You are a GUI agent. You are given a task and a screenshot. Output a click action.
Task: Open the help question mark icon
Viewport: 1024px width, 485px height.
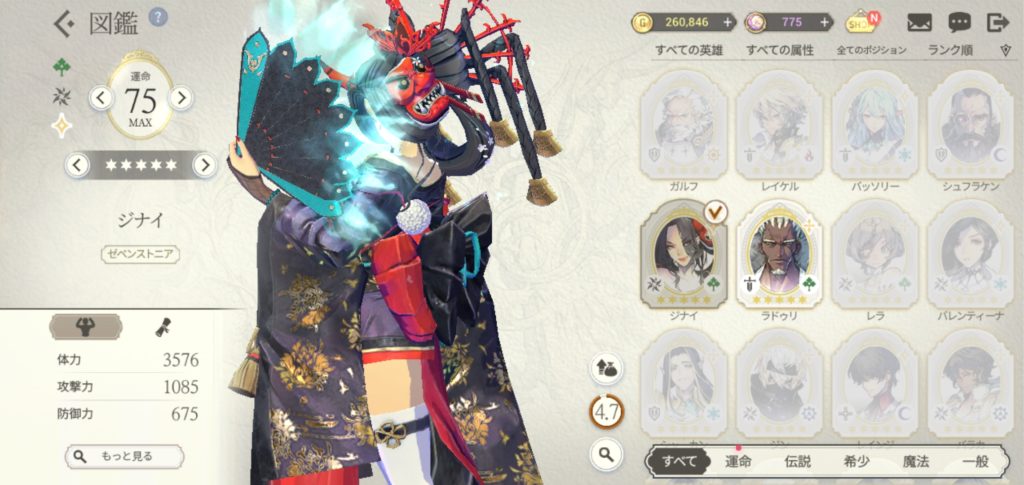[x=157, y=16]
